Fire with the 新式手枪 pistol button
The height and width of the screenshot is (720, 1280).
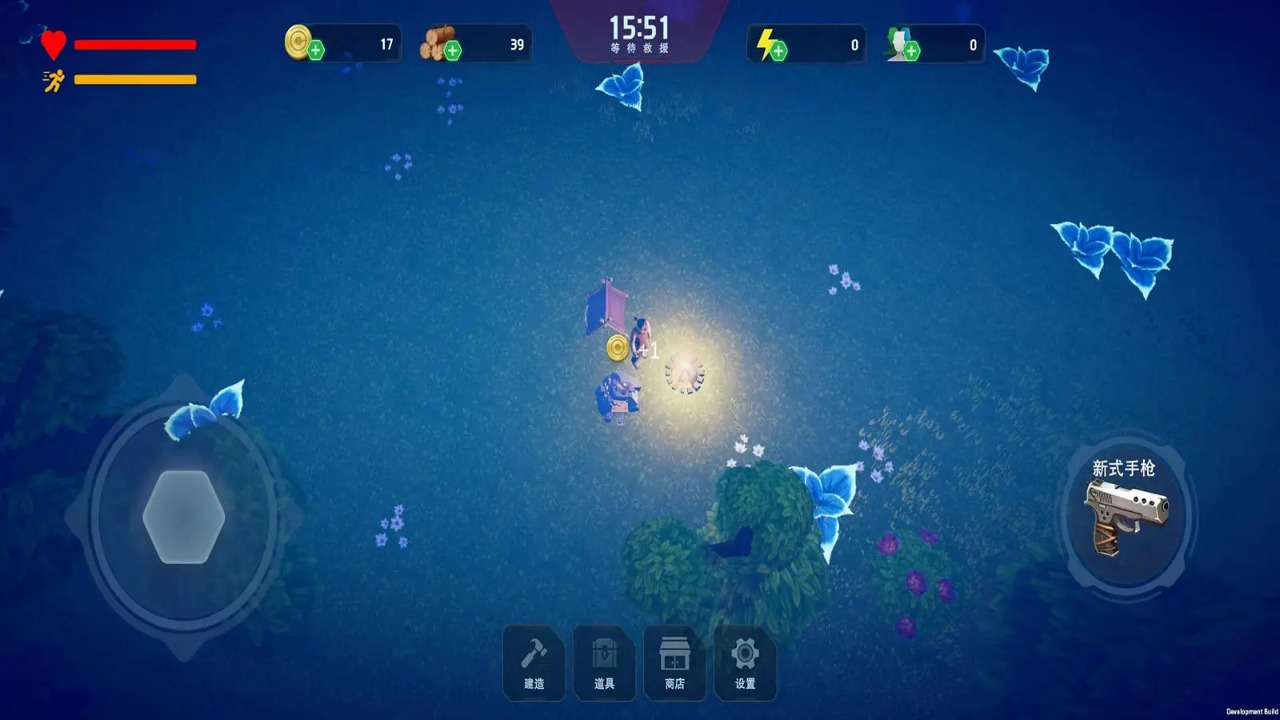(x=1126, y=516)
